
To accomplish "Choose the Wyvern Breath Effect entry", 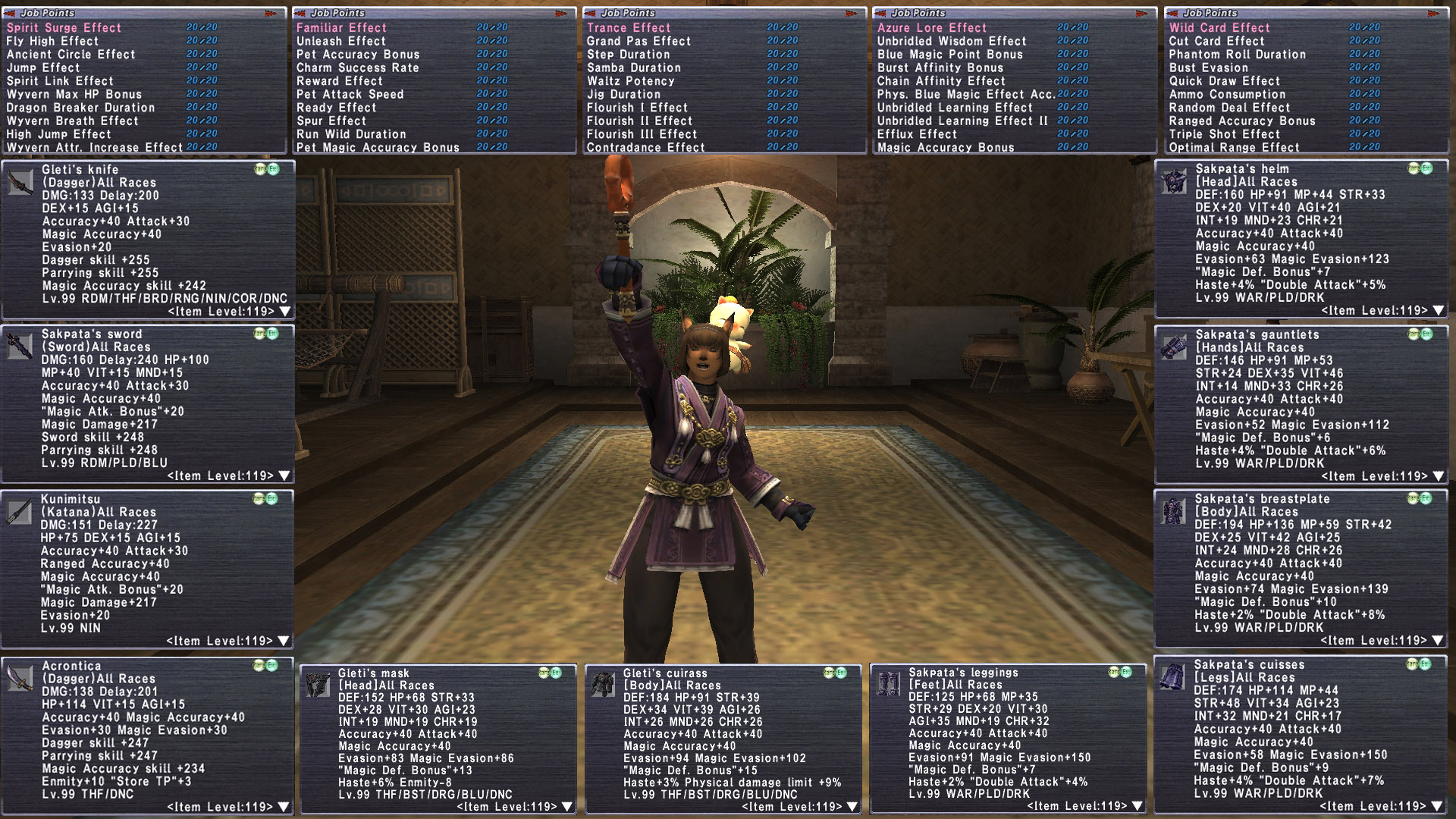I will point(72,121).
